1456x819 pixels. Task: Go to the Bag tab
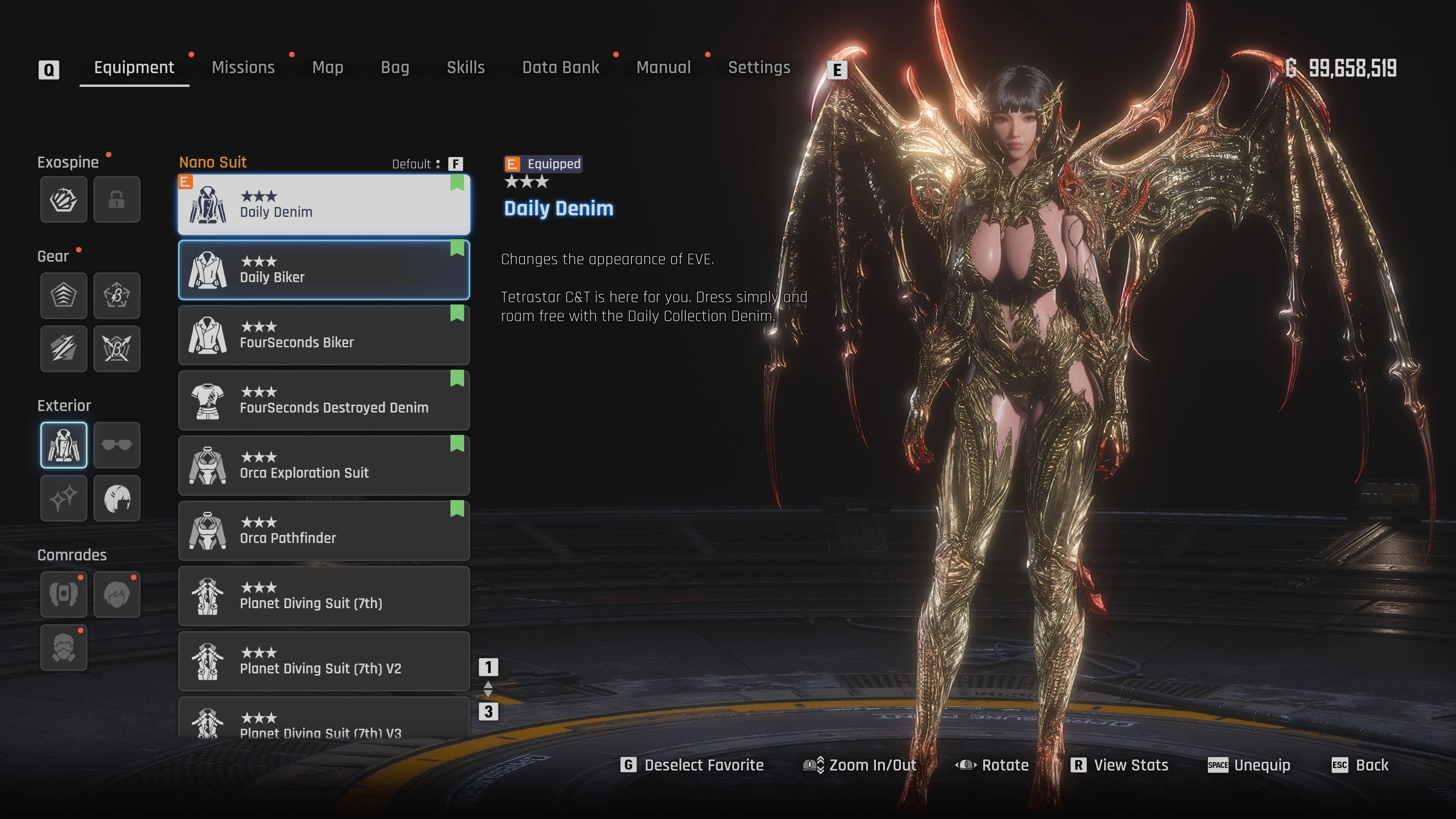coord(395,68)
